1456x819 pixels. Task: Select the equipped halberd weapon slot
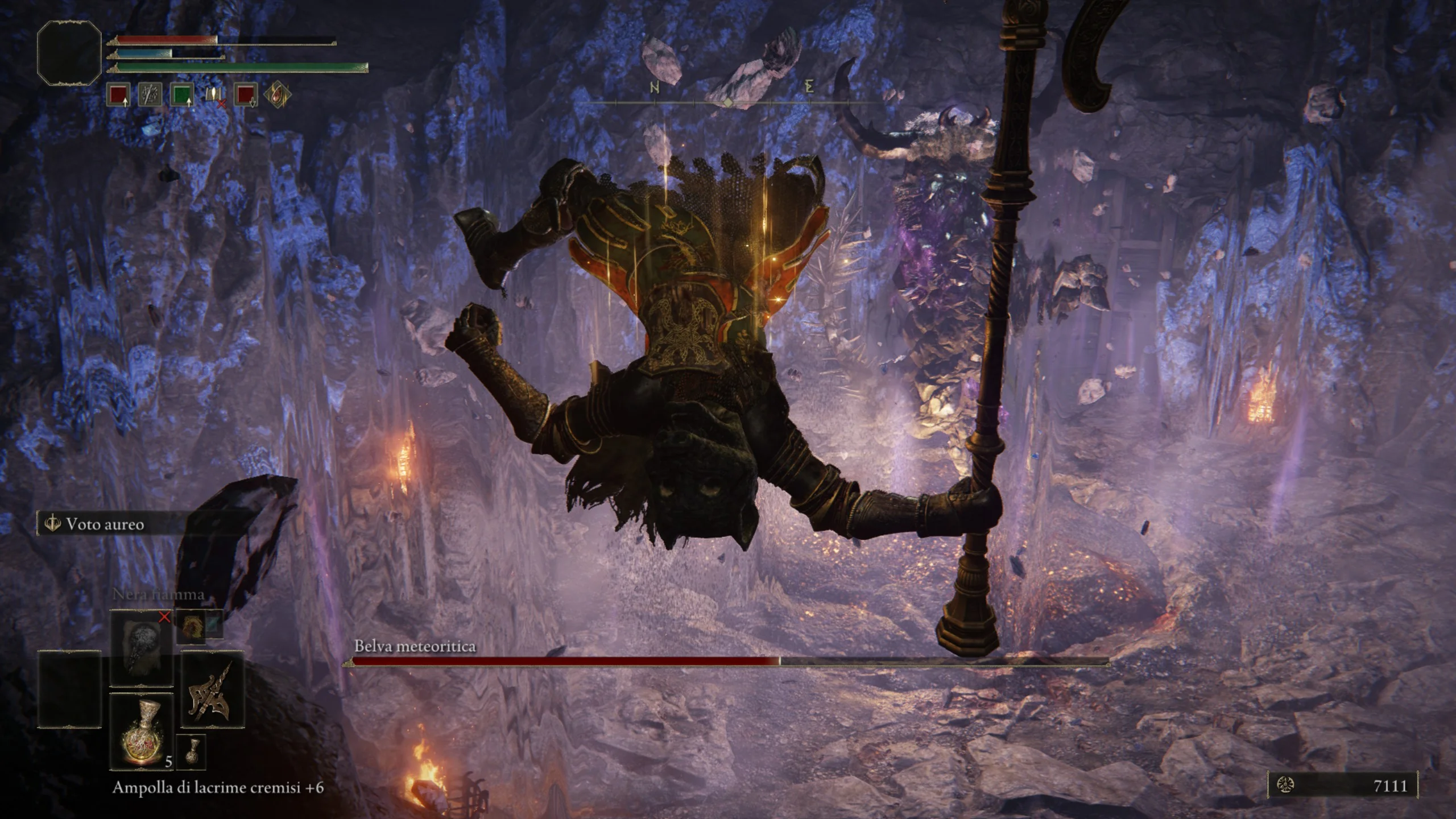212,689
